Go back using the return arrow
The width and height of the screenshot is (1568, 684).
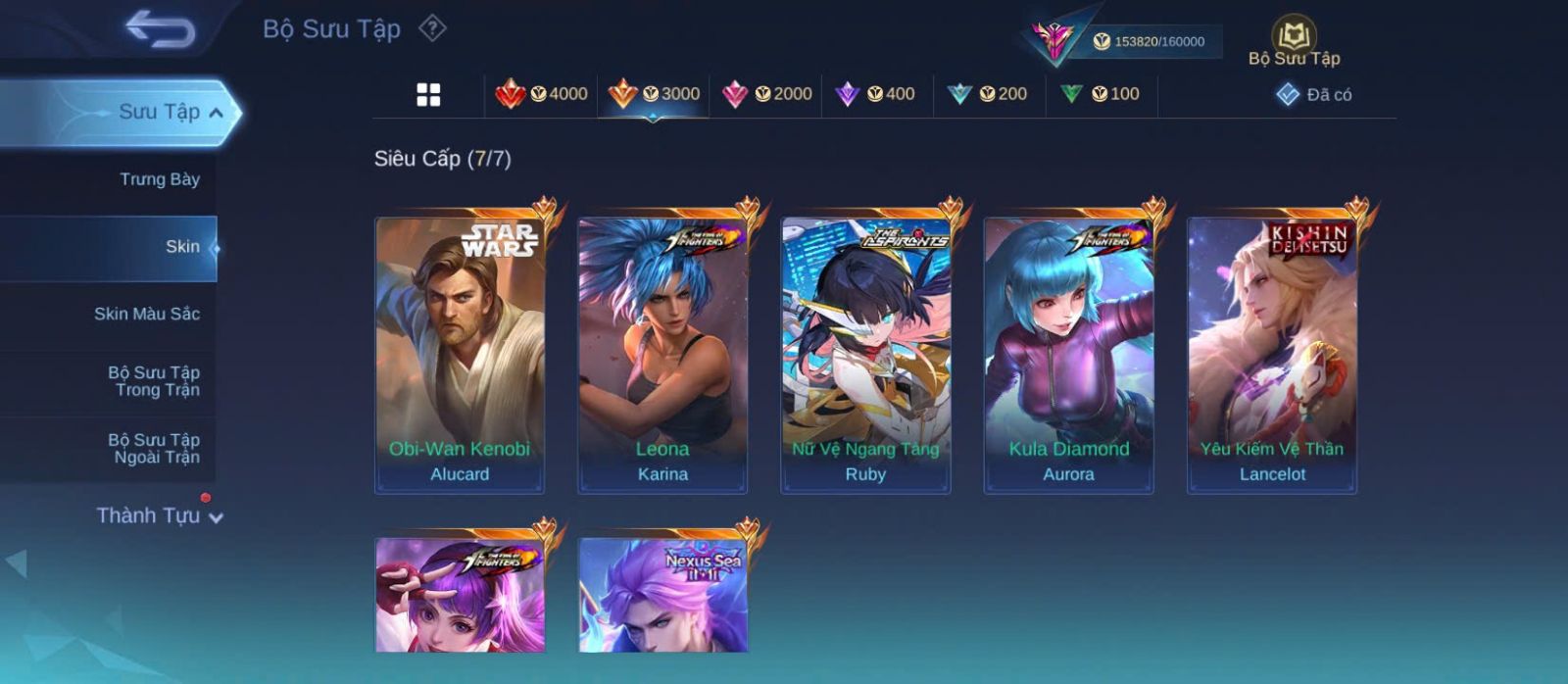tap(160, 29)
